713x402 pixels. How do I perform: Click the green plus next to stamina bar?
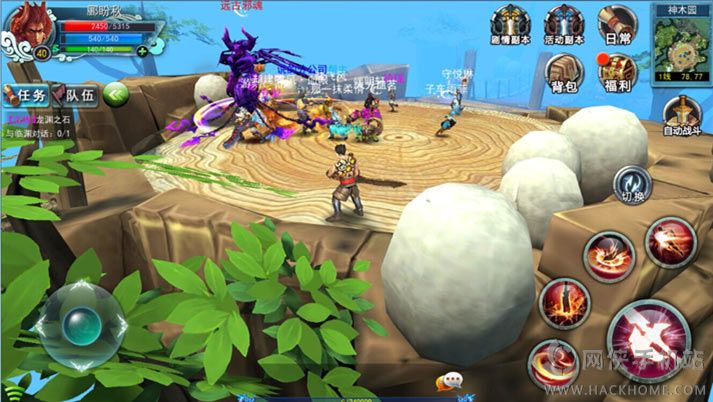tap(142, 50)
